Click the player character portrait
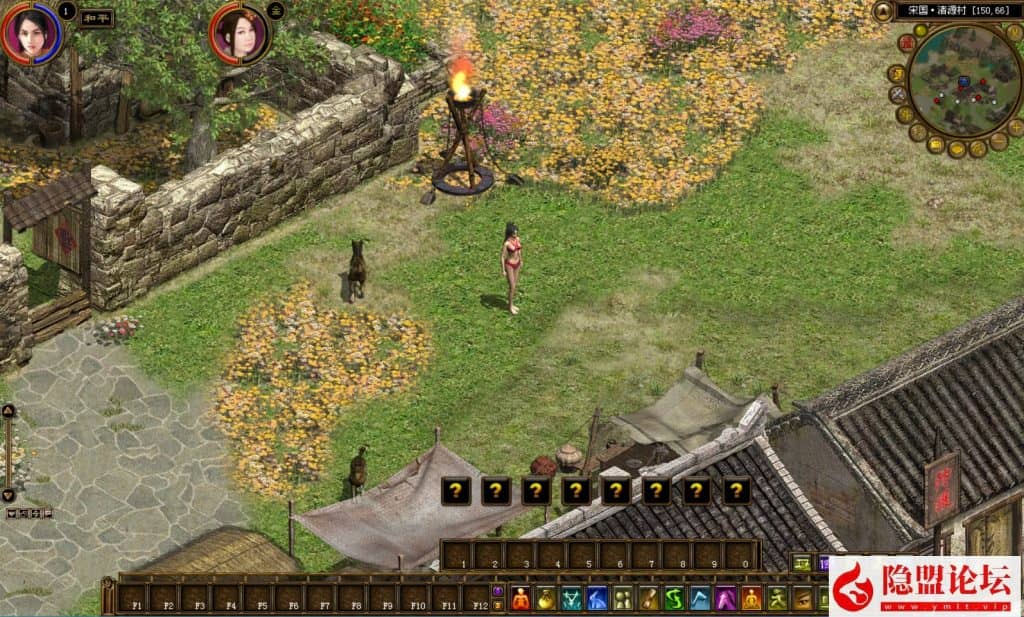Screen dimensions: 1024x617 pyautogui.click(x=31, y=33)
